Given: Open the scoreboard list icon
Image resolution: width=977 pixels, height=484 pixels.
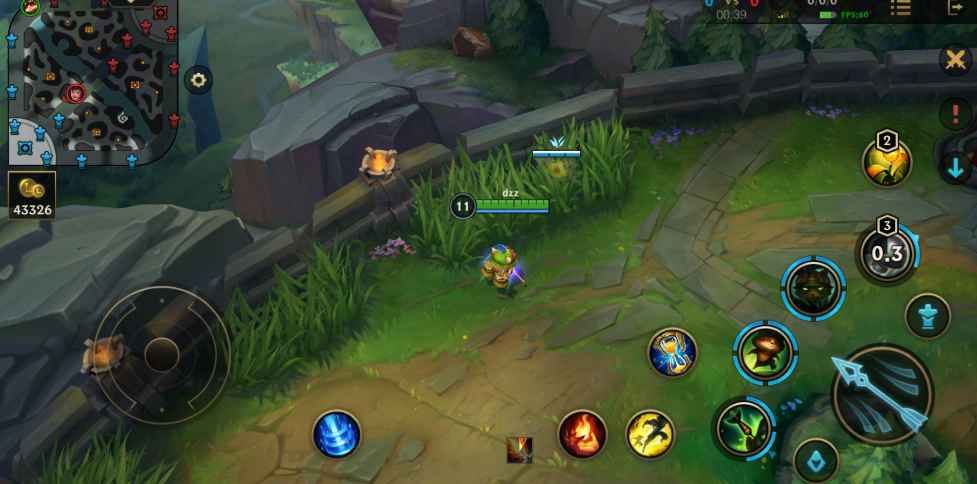Looking at the screenshot, I should (900, 8).
